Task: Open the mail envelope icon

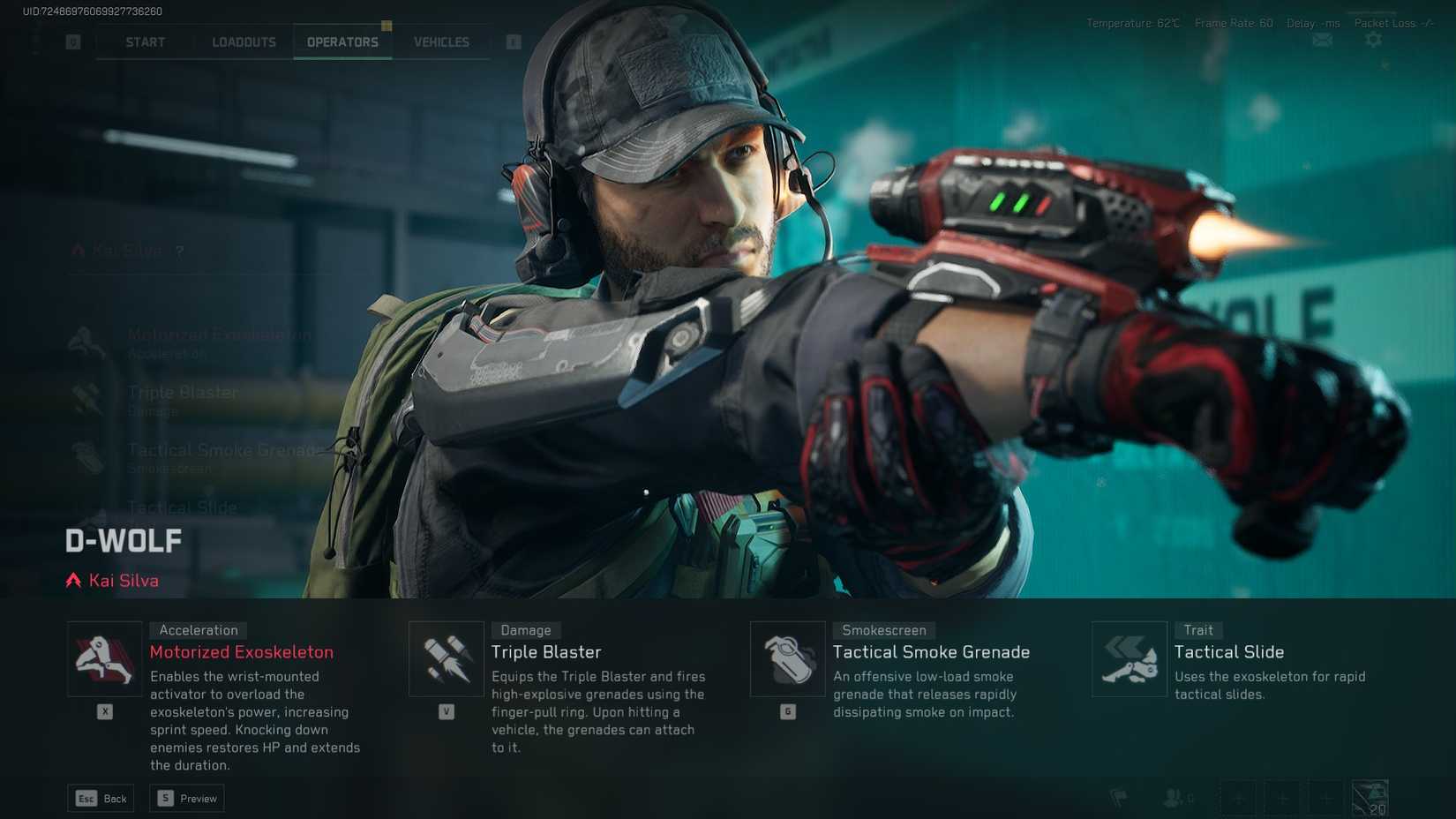Action: coord(1321,40)
